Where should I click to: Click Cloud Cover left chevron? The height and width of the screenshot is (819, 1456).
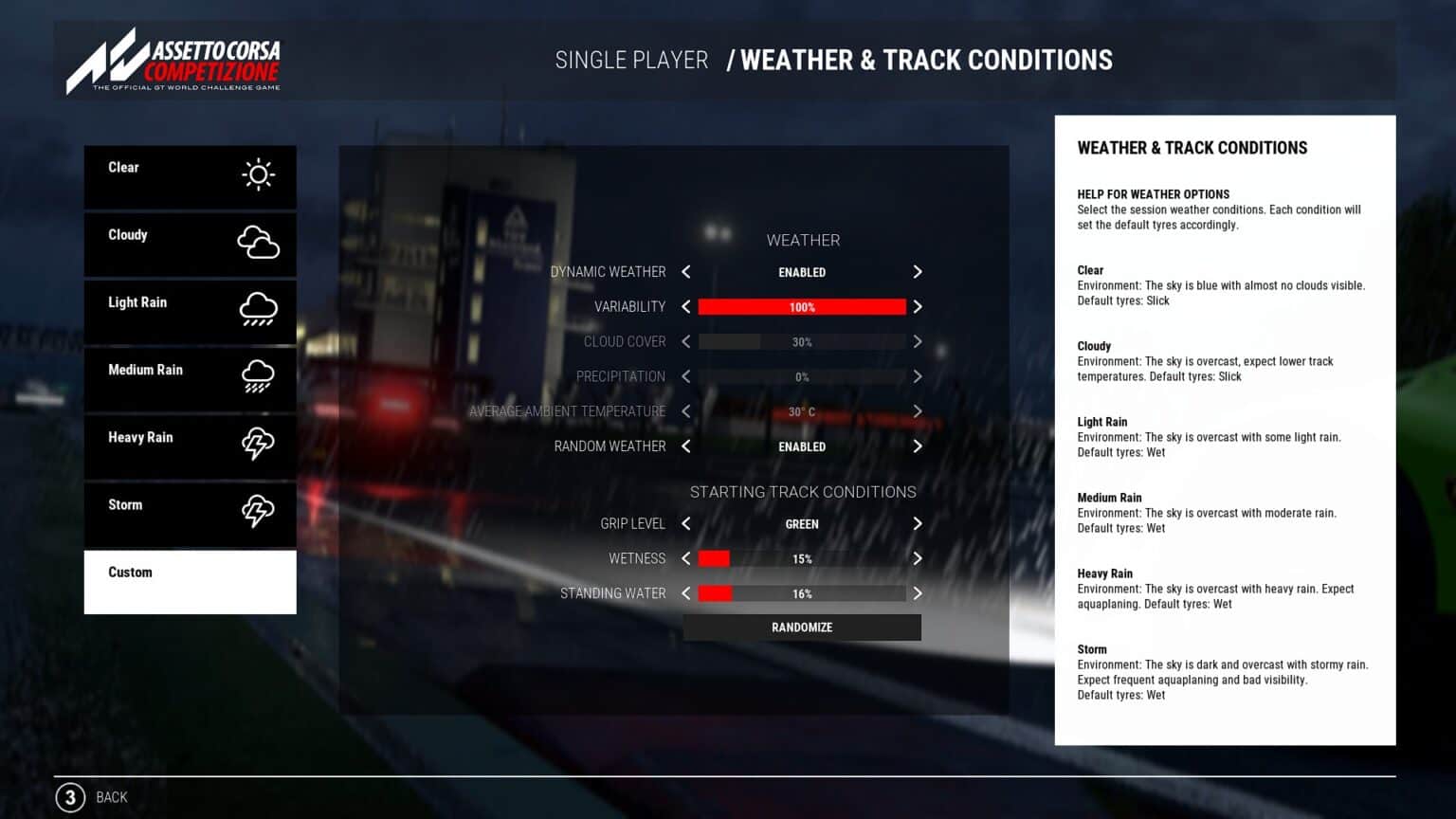point(685,341)
